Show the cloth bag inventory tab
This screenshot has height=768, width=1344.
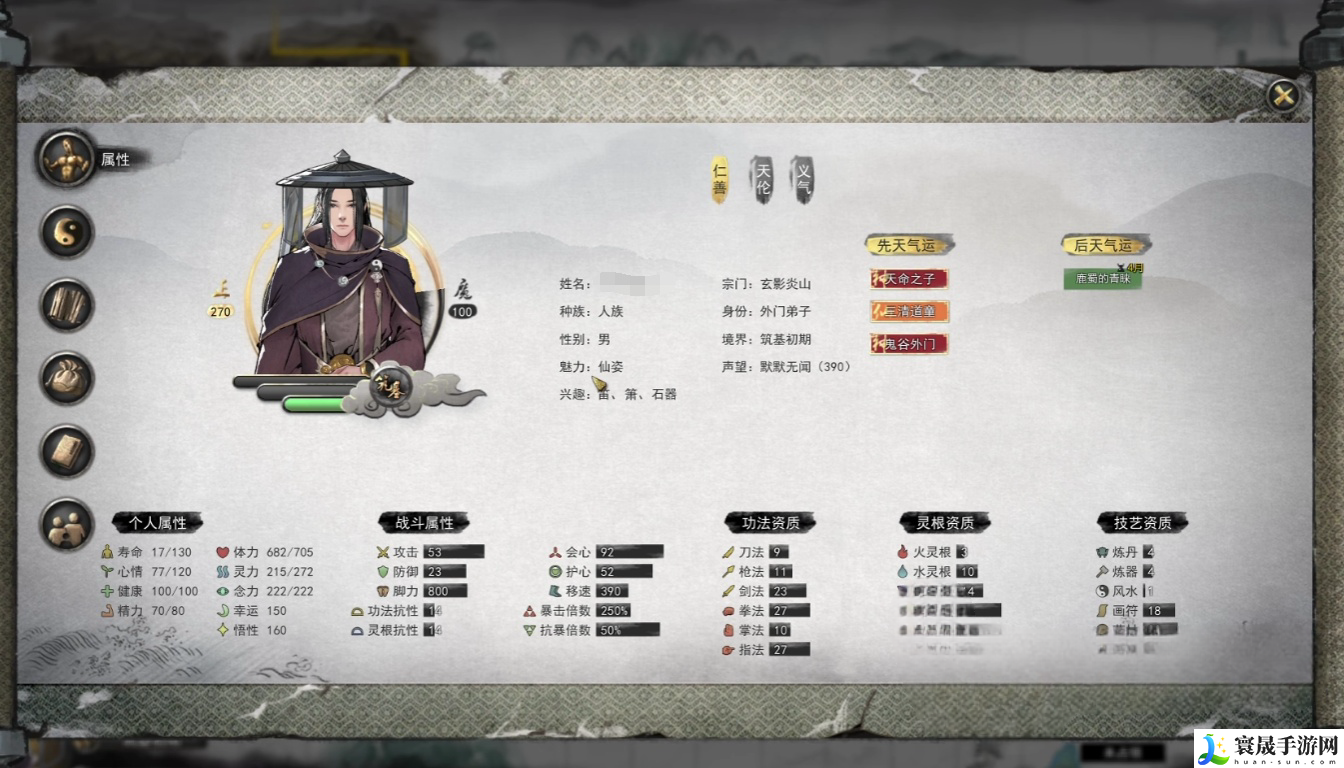(67, 378)
